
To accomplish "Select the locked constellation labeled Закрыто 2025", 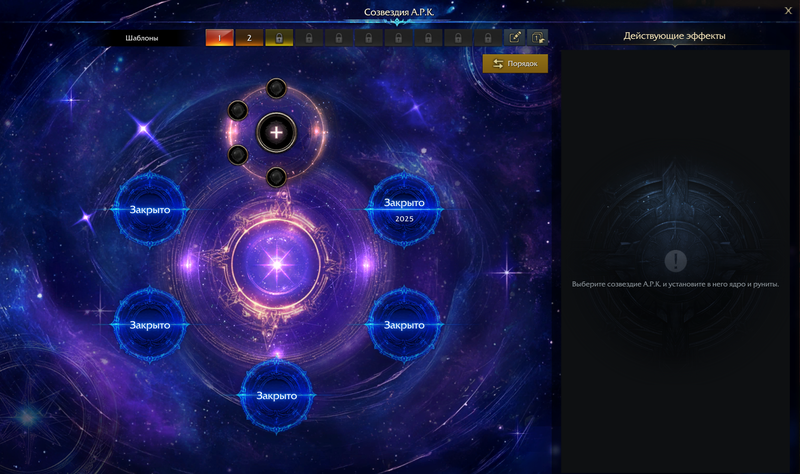I will point(404,208).
